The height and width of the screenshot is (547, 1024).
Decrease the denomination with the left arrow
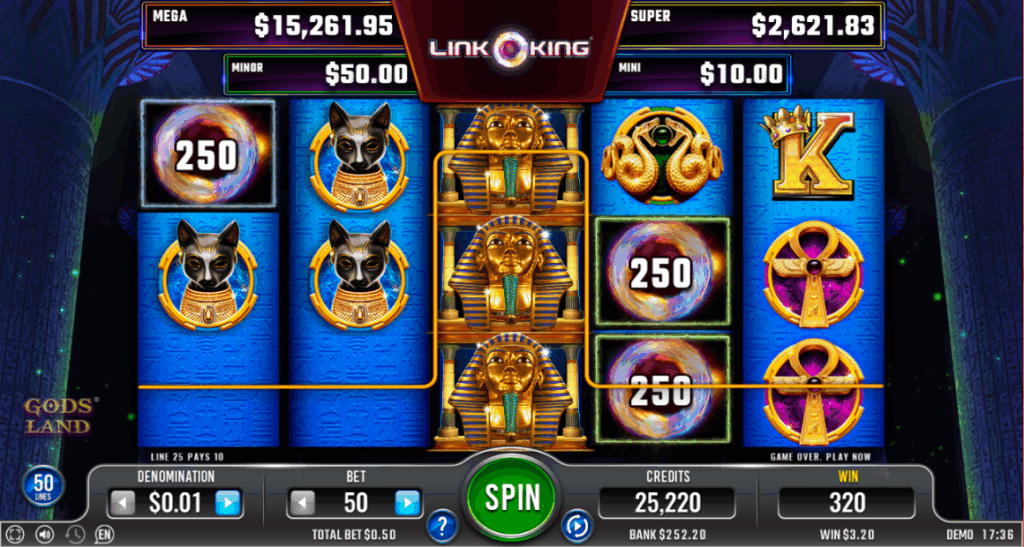[x=120, y=502]
